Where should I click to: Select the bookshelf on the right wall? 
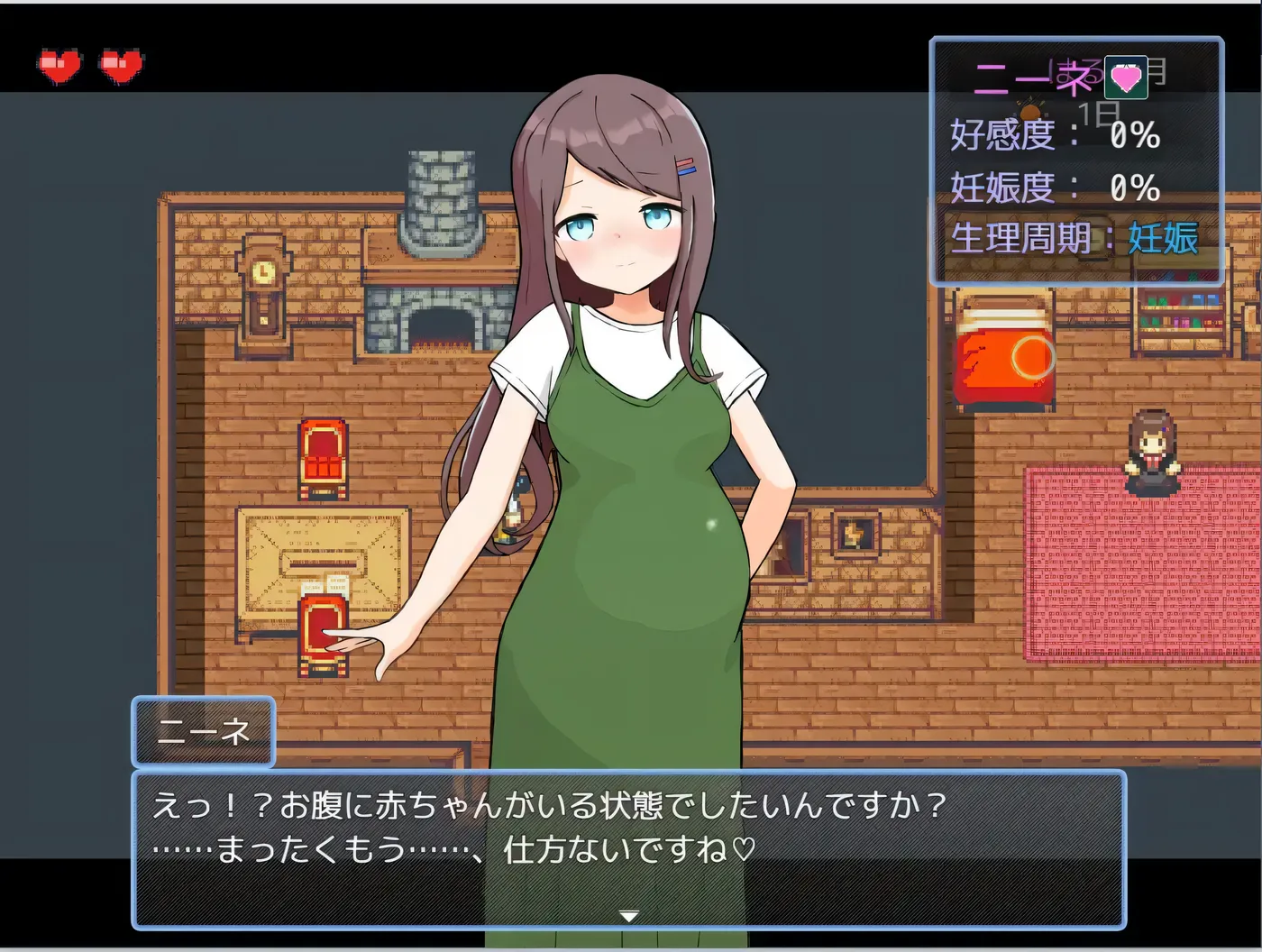pyautogui.click(x=1181, y=316)
